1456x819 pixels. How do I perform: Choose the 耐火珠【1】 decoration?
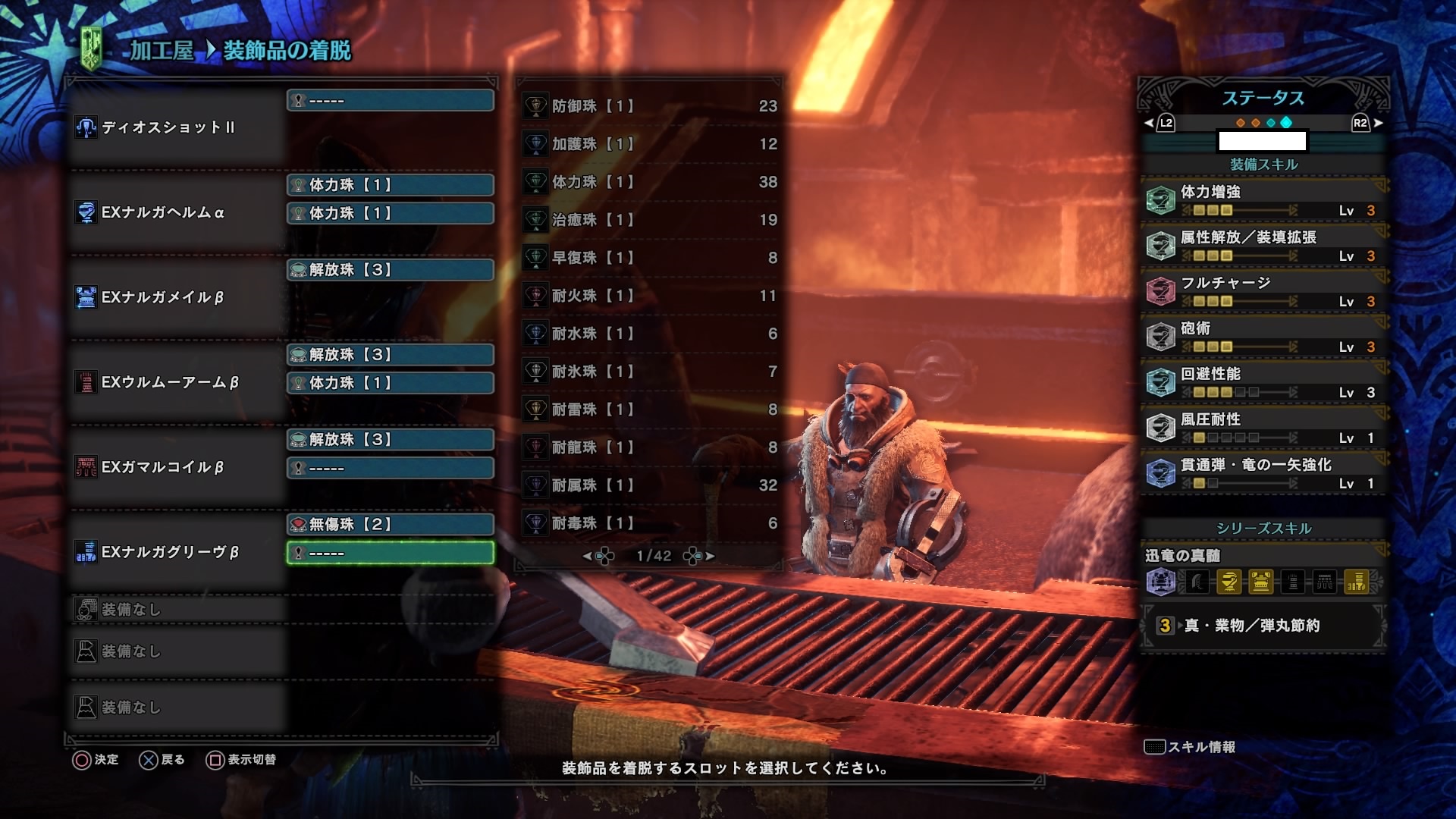tap(649, 296)
